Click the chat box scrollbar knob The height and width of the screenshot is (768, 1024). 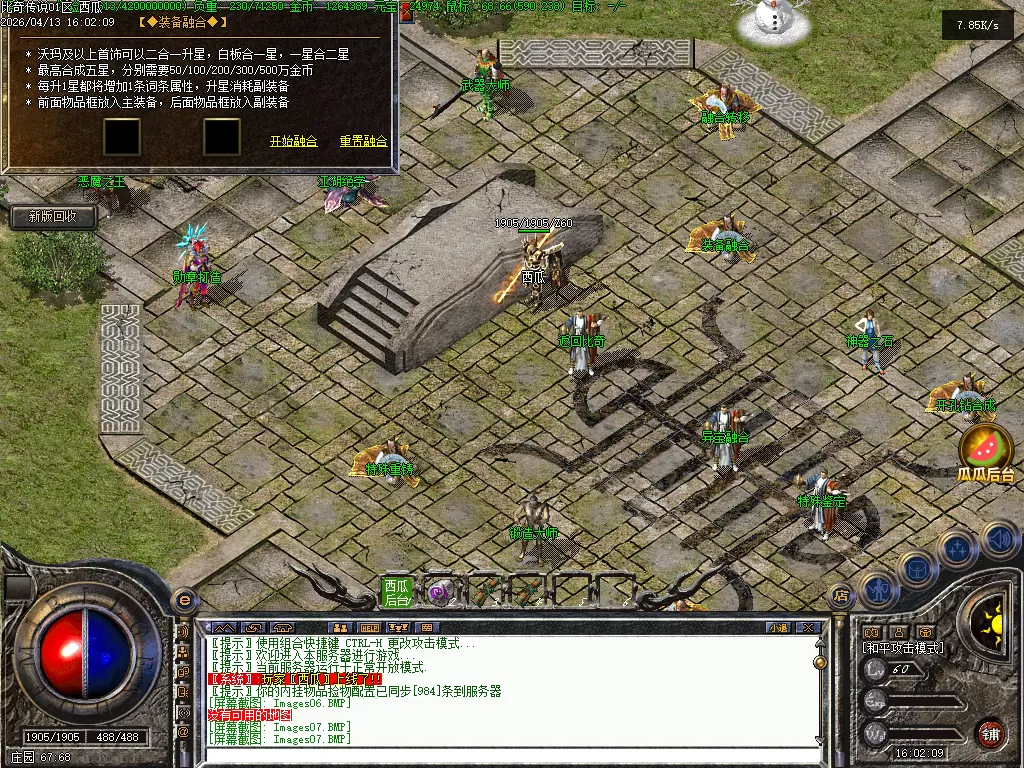click(x=820, y=662)
